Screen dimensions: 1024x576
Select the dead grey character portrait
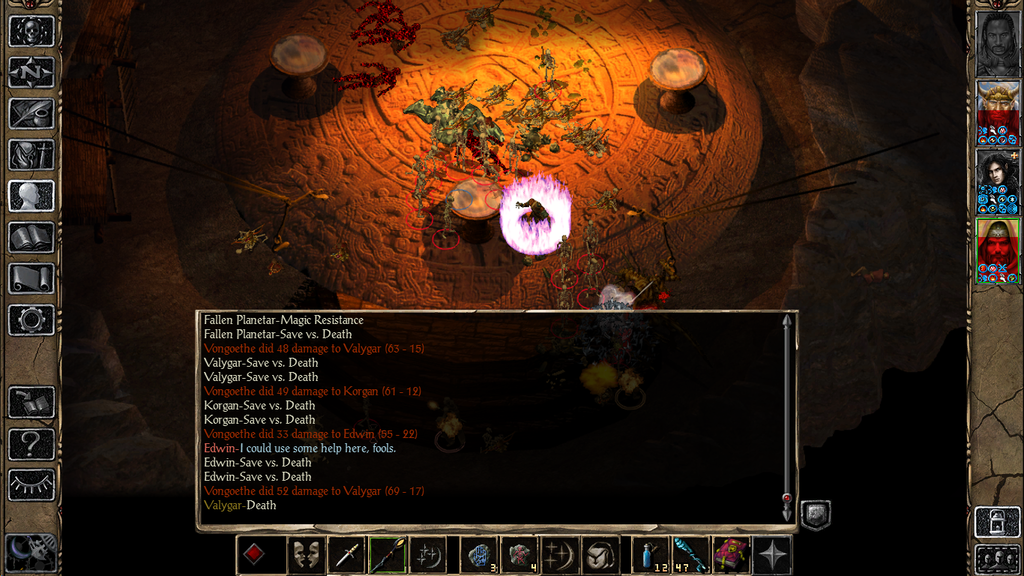click(x=997, y=43)
